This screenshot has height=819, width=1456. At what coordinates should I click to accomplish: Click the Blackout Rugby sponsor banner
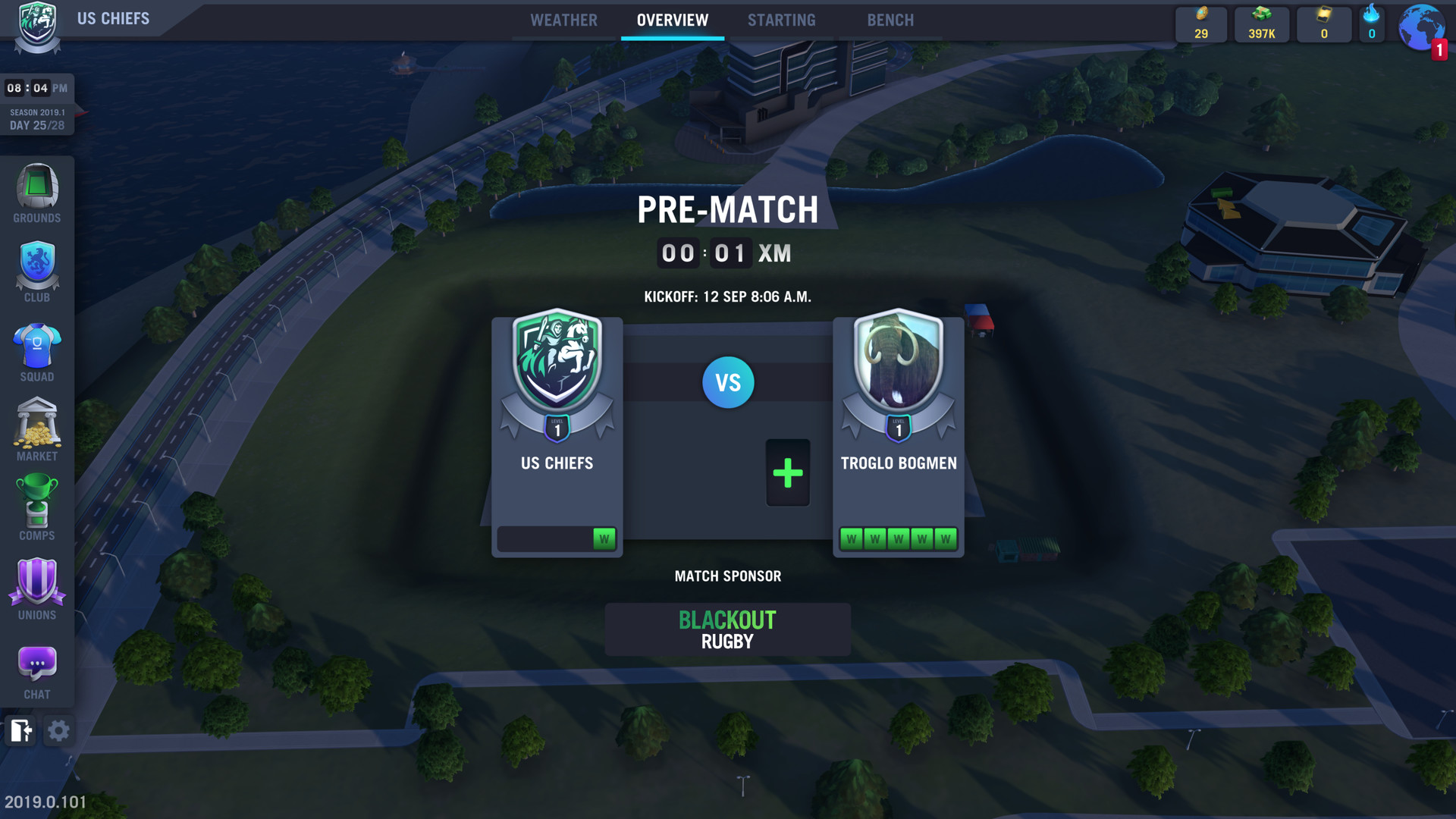click(x=727, y=629)
